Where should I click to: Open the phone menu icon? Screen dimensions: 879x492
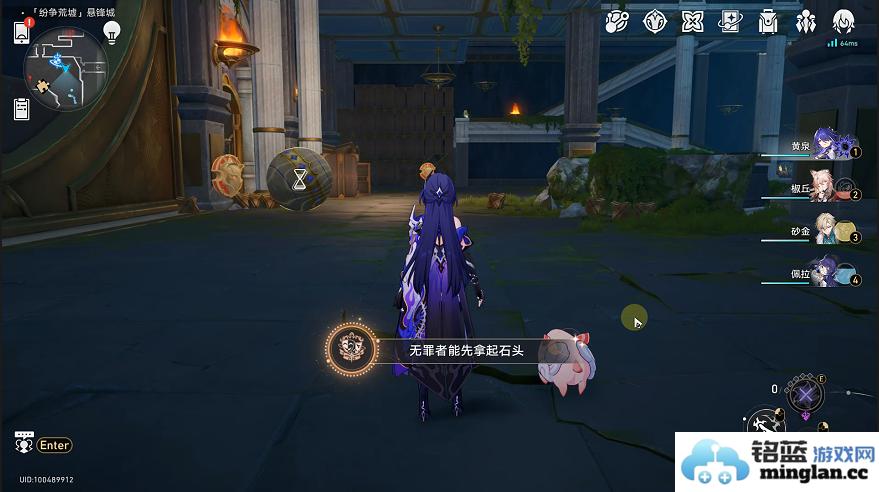21,32
